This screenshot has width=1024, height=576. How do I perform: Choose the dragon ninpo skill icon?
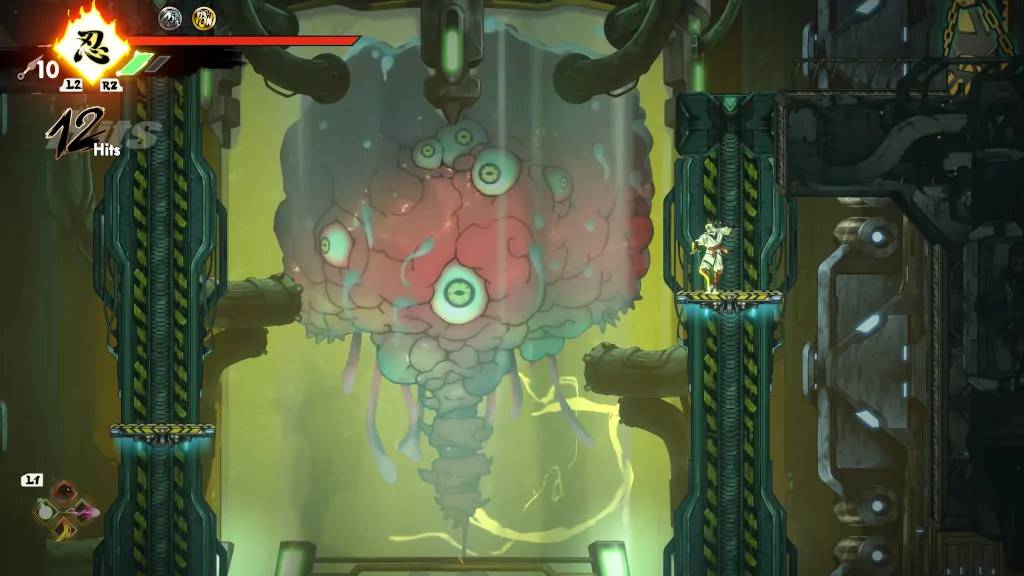coord(64,492)
